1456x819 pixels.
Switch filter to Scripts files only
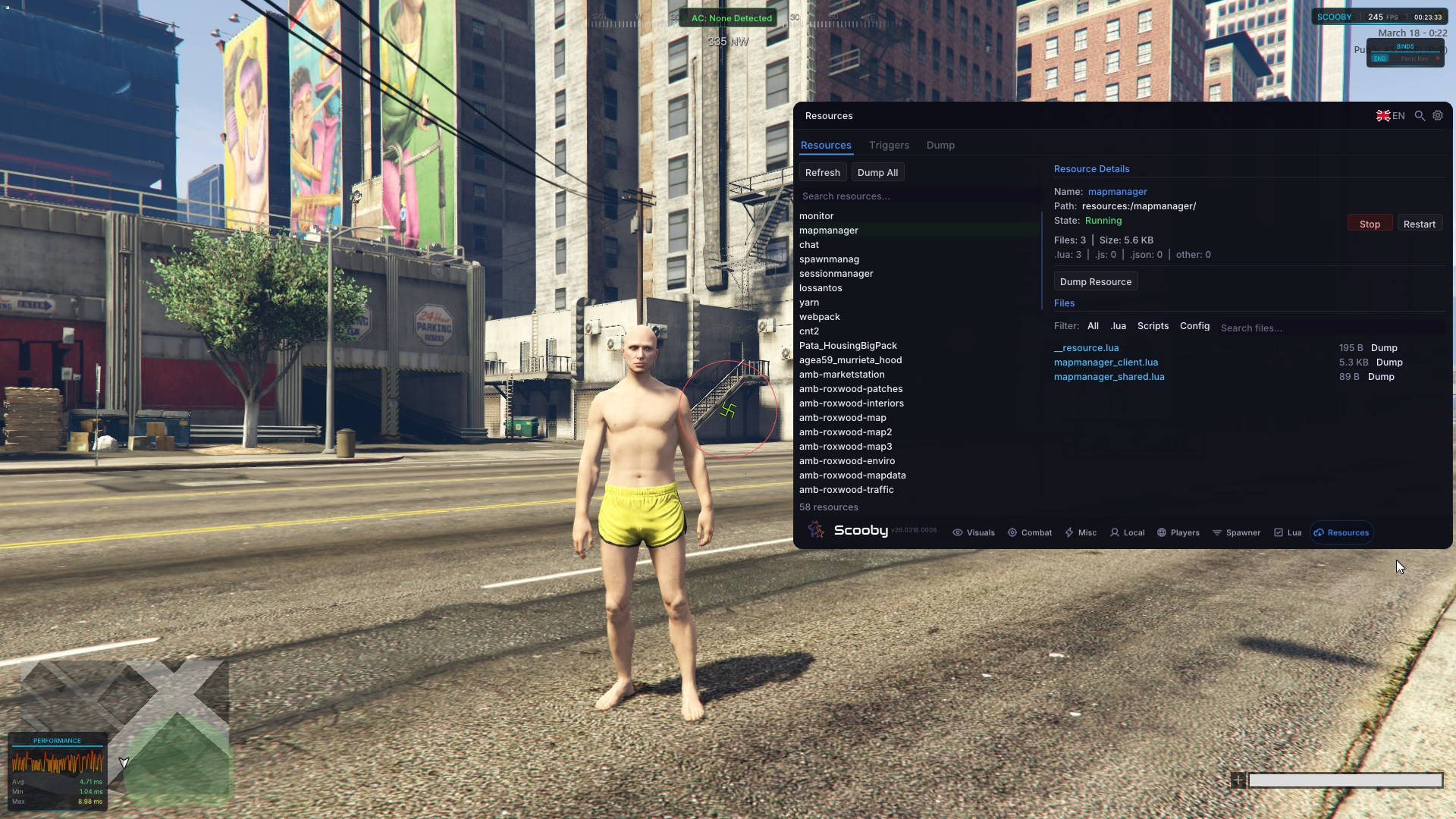(x=1152, y=325)
